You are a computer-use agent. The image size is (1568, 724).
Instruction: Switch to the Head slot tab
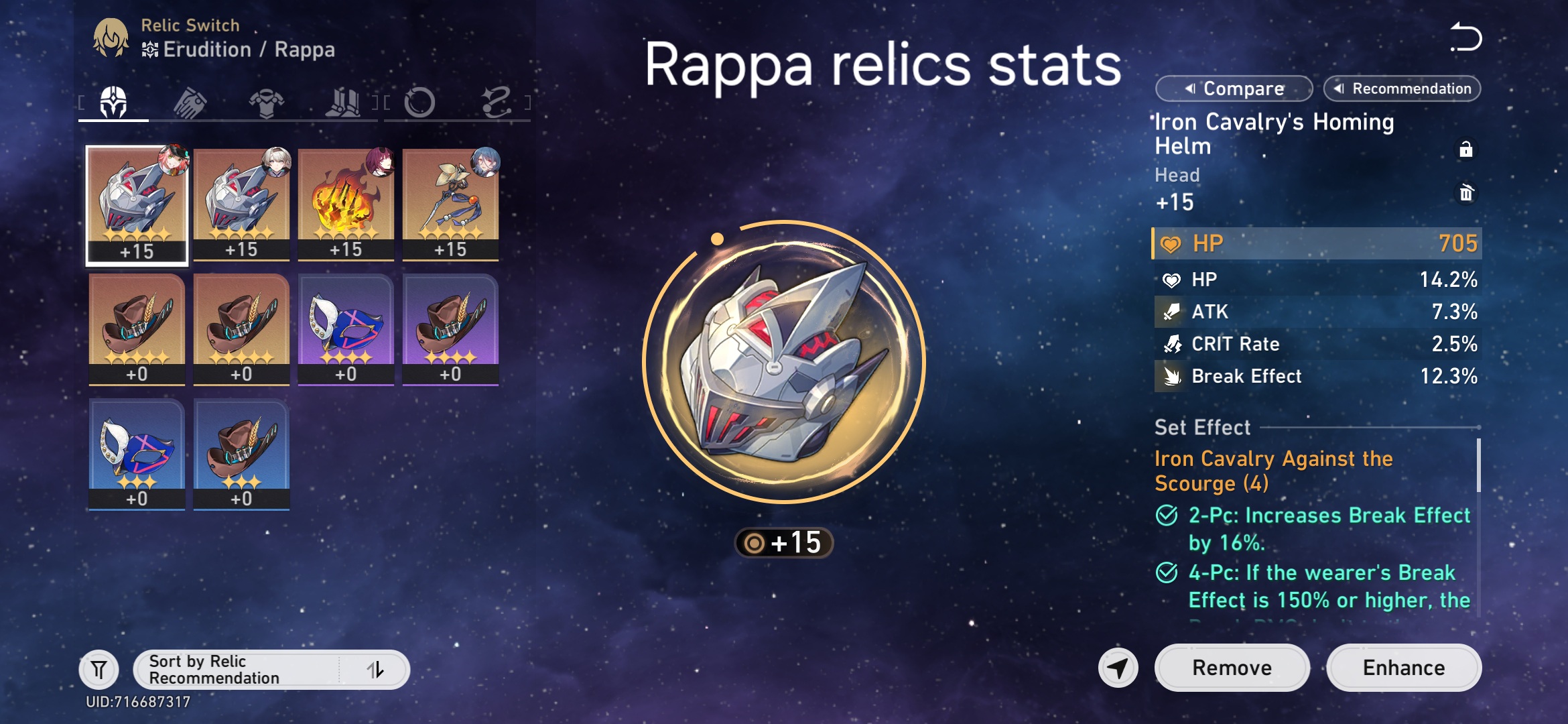[x=113, y=101]
